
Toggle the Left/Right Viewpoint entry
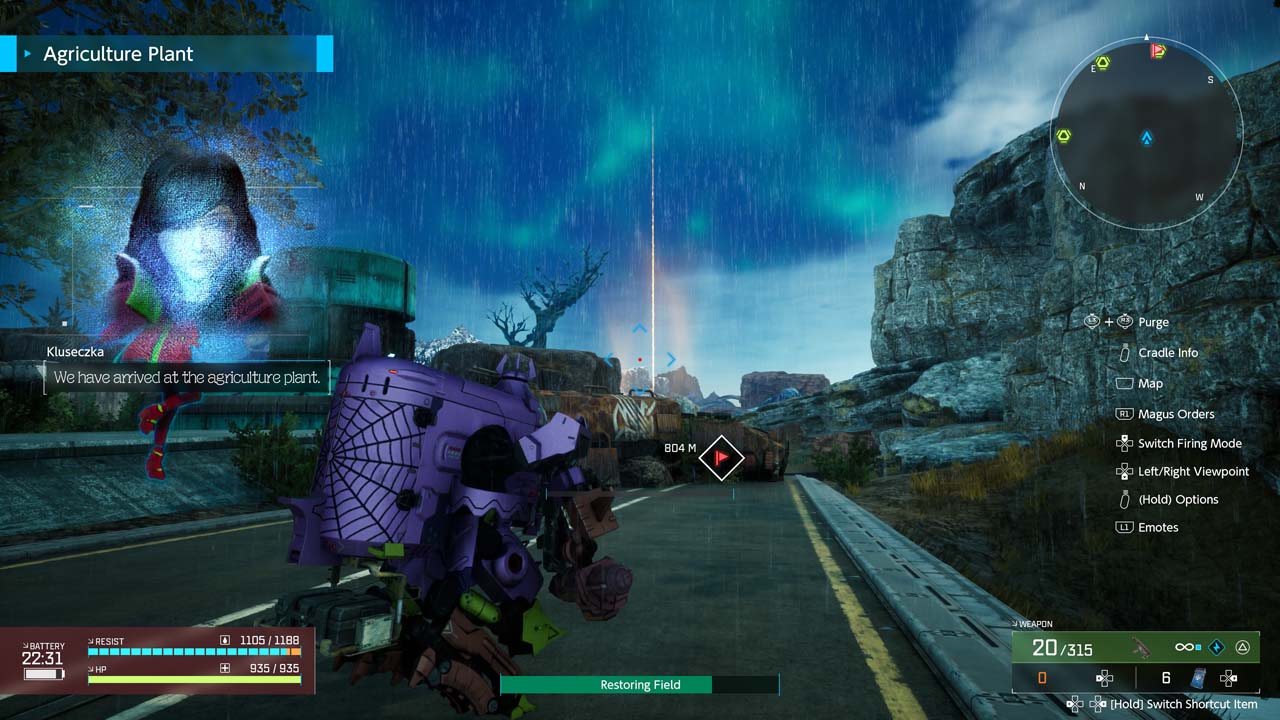[x=1193, y=471]
